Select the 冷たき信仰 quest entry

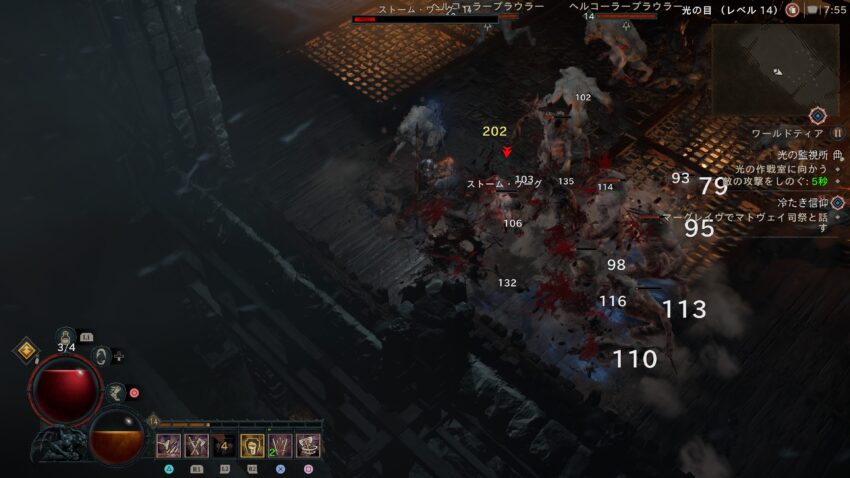[x=796, y=203]
